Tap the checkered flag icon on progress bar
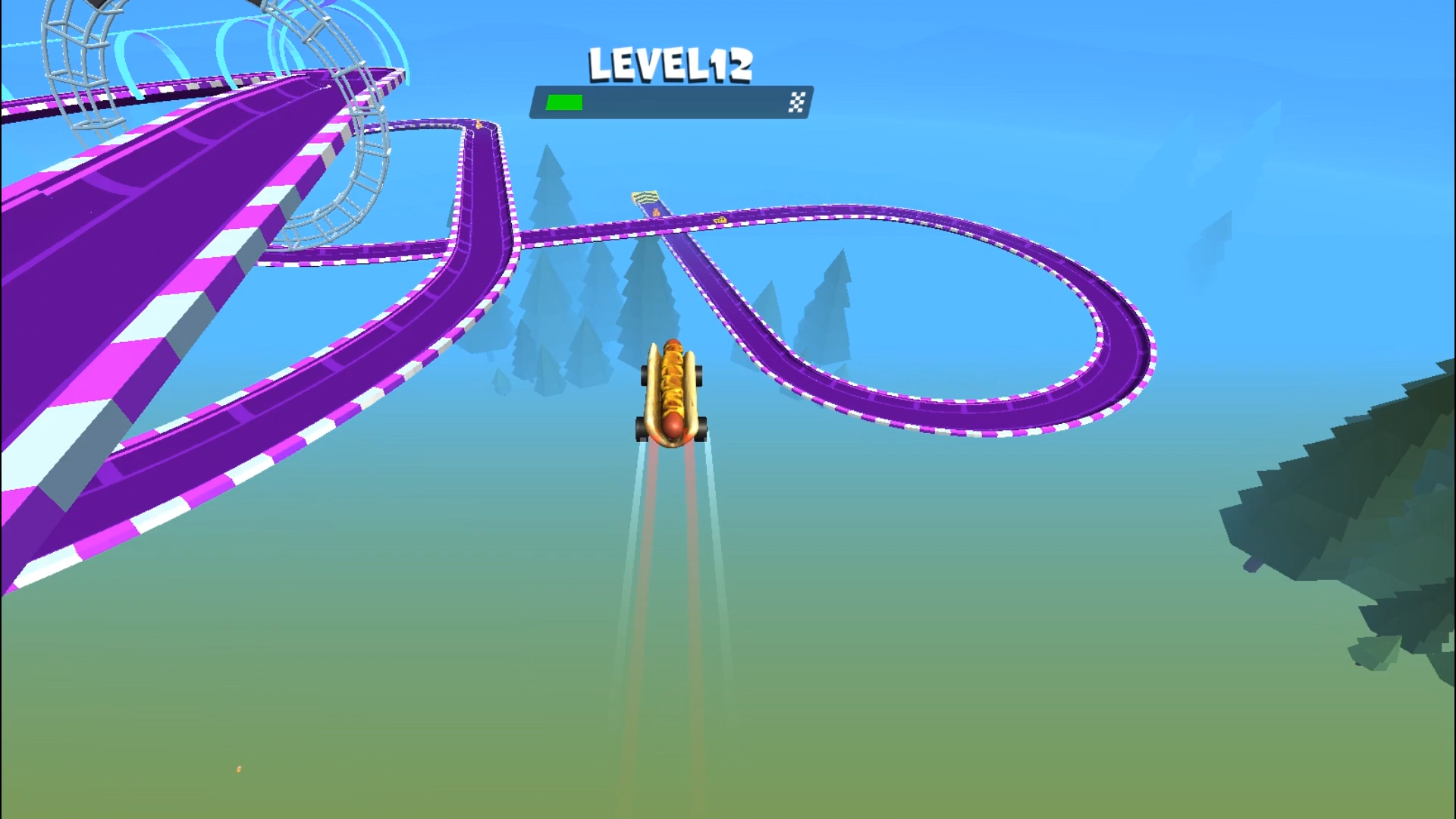This screenshot has width=1456, height=819. click(796, 102)
